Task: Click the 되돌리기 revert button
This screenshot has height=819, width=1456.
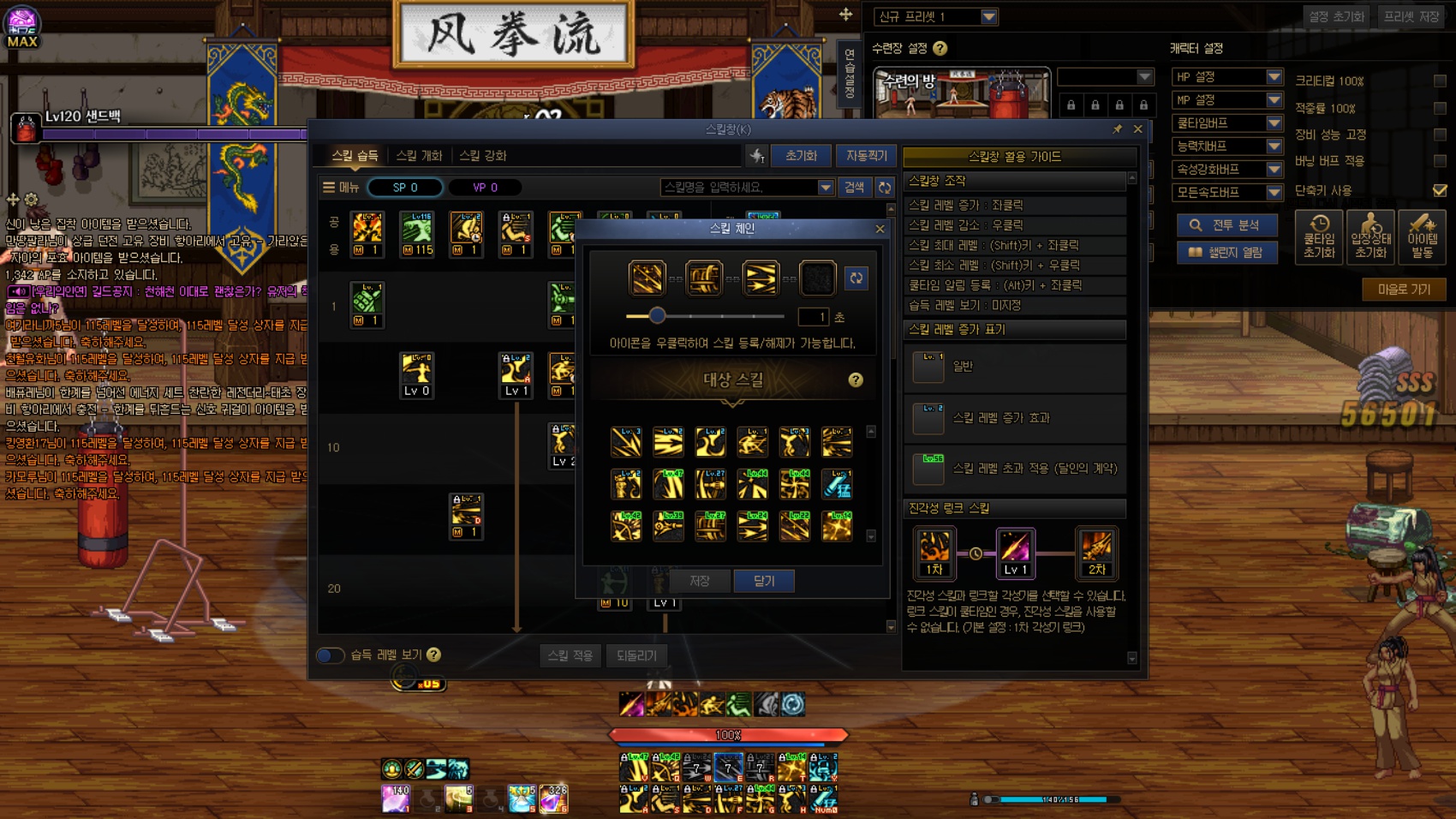Action: click(636, 655)
